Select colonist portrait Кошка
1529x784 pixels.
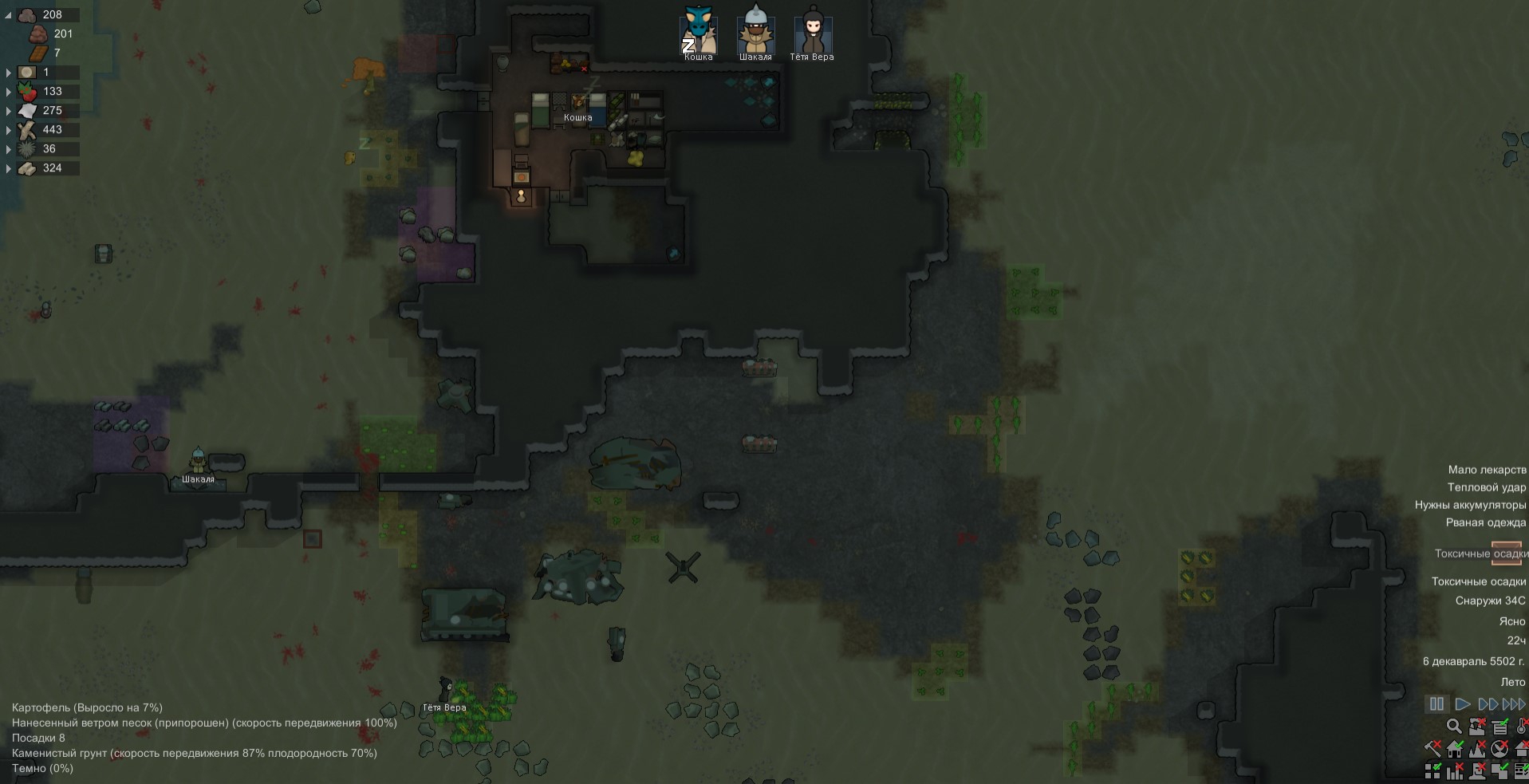698,32
